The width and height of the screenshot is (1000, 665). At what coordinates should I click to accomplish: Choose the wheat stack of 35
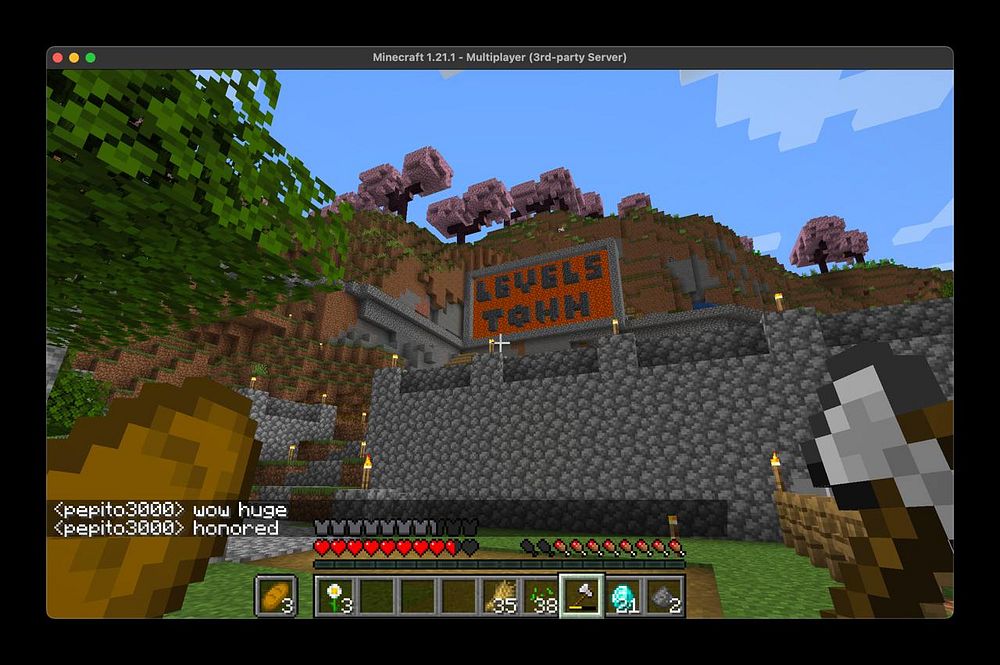pyautogui.click(x=500, y=597)
